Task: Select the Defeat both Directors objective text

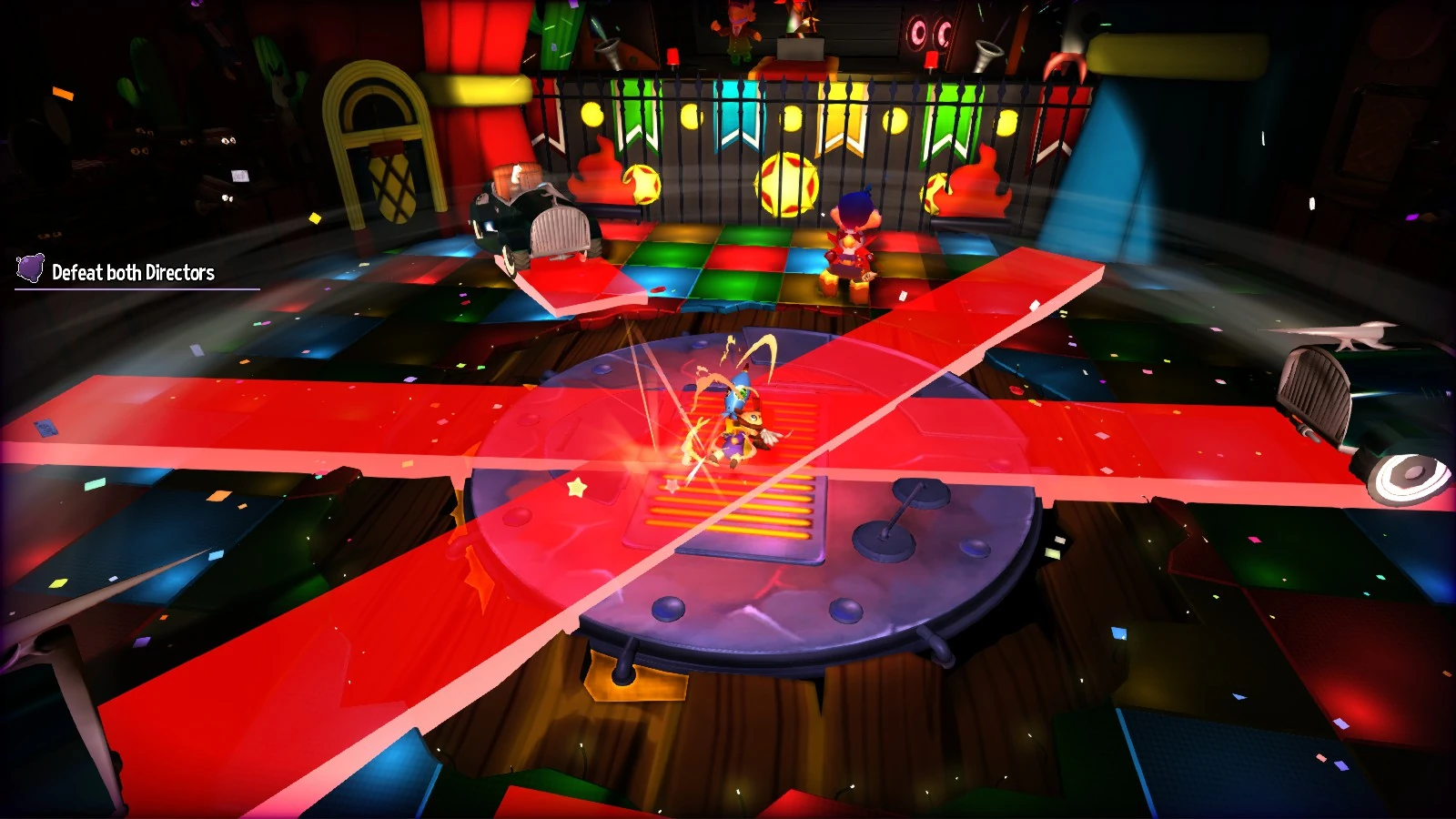Action: 134,270
